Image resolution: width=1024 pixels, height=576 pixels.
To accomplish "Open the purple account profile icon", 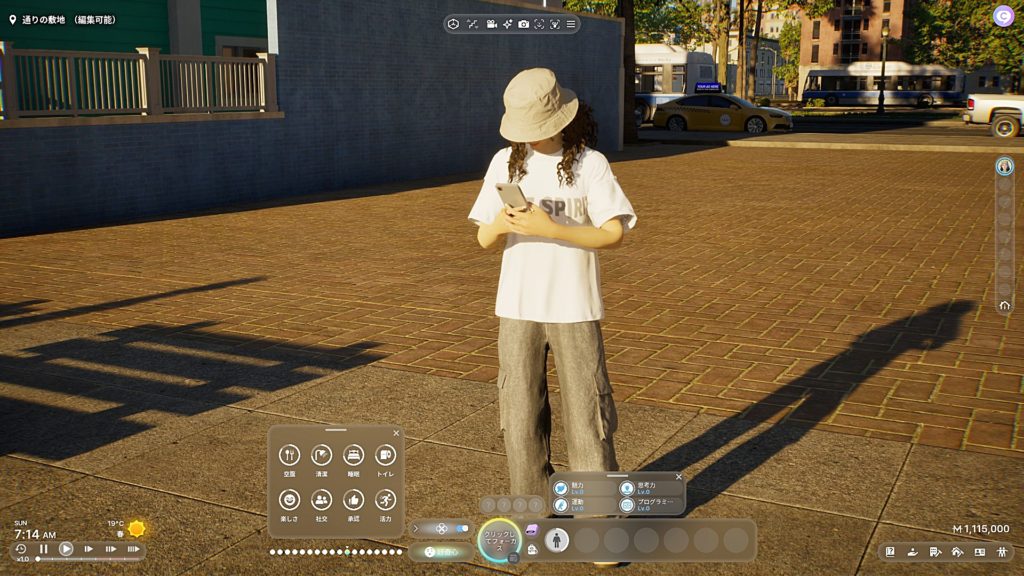I will tap(1003, 15).
